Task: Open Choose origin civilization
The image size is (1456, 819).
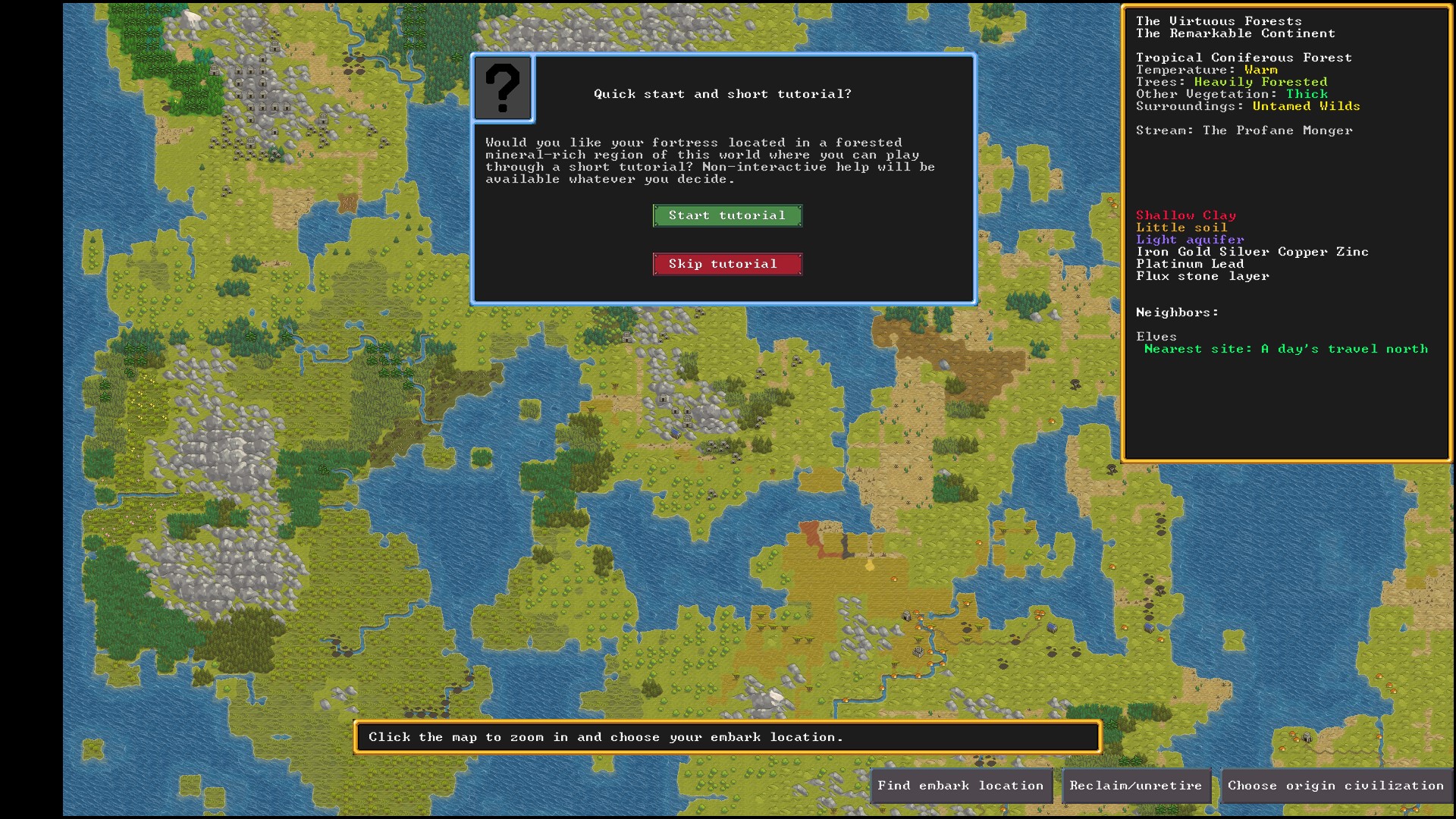Action: pyautogui.click(x=1334, y=786)
